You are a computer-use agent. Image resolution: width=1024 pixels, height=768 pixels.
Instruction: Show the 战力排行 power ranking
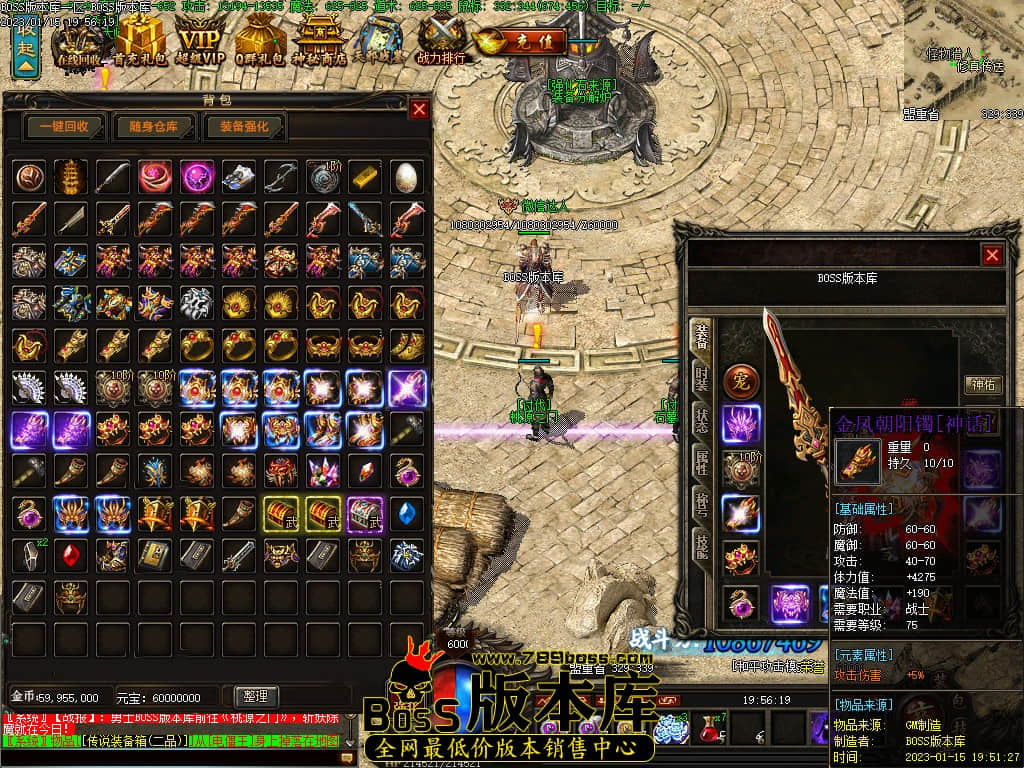pos(441,40)
